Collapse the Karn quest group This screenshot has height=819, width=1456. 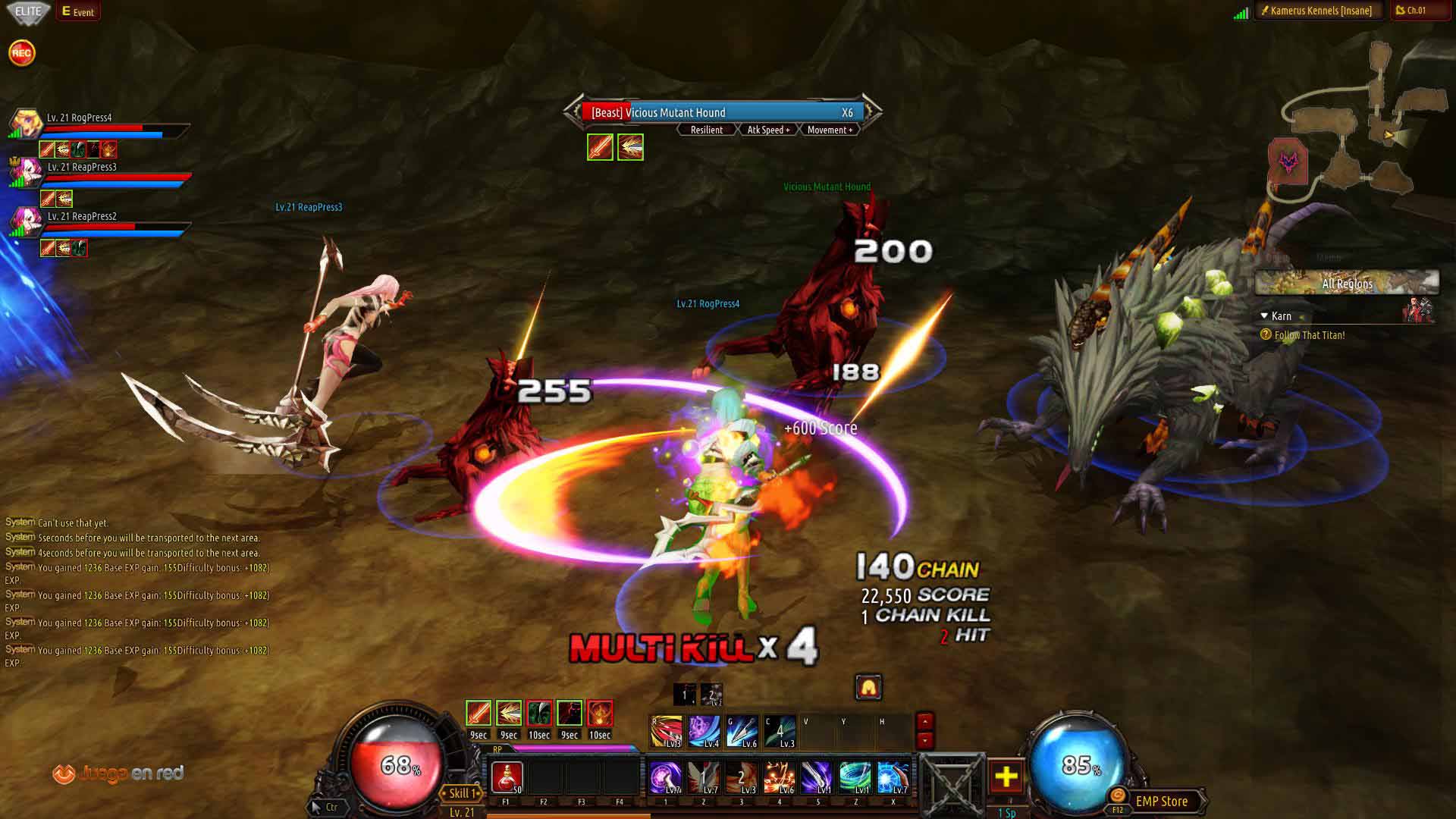tap(1264, 315)
